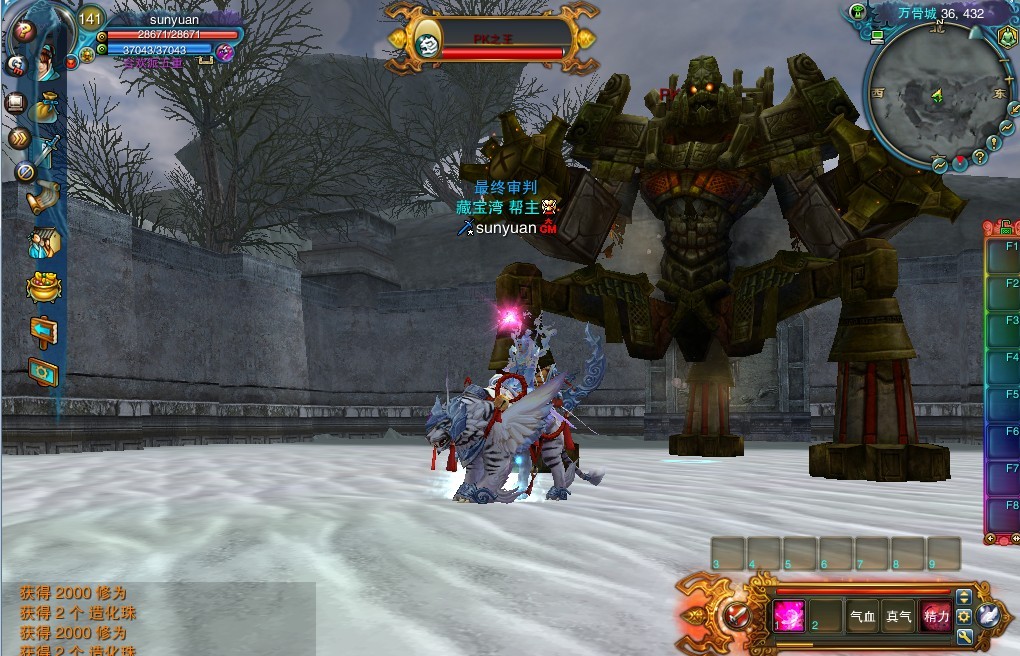
Task: Click the meditating figure icon by minimap
Action: pyautogui.click(x=1006, y=37)
